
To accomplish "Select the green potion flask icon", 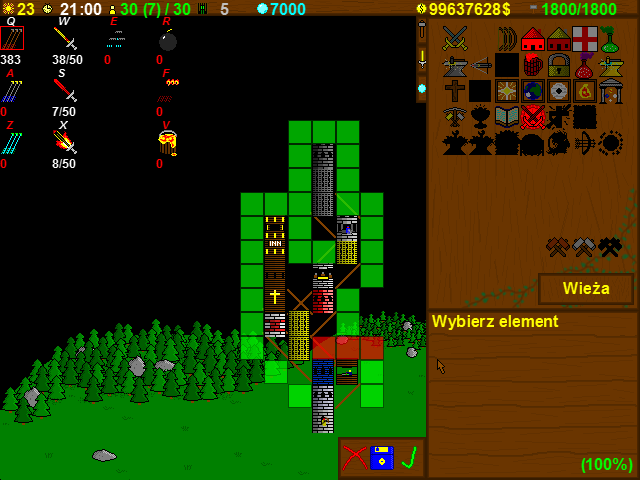I will [609, 40].
